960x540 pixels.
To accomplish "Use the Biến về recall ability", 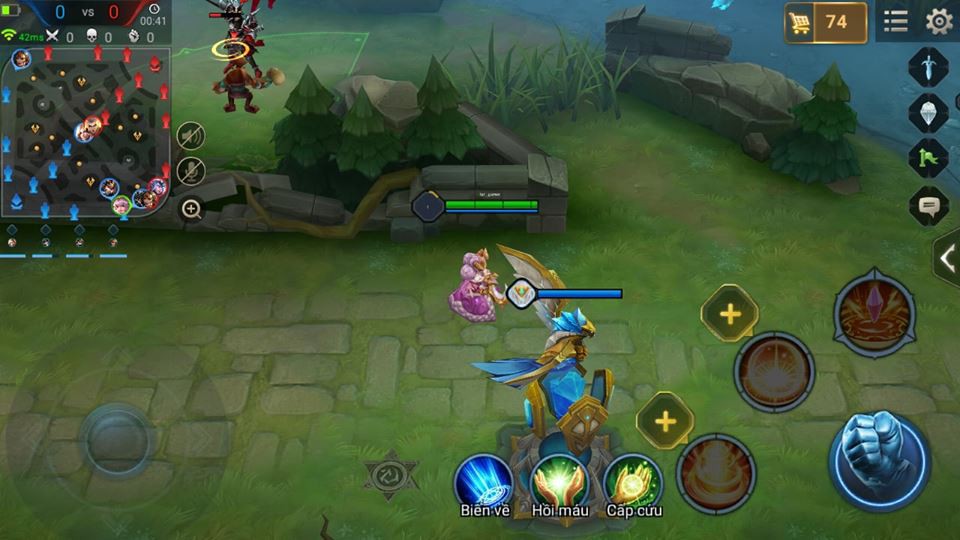I will tap(484, 481).
